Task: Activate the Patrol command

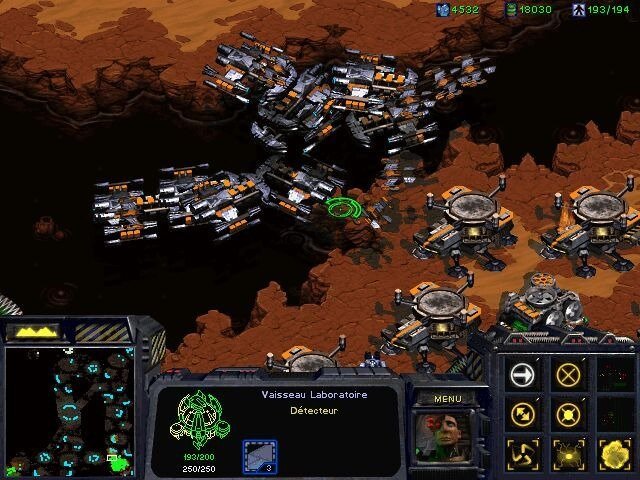Action: 523,413
